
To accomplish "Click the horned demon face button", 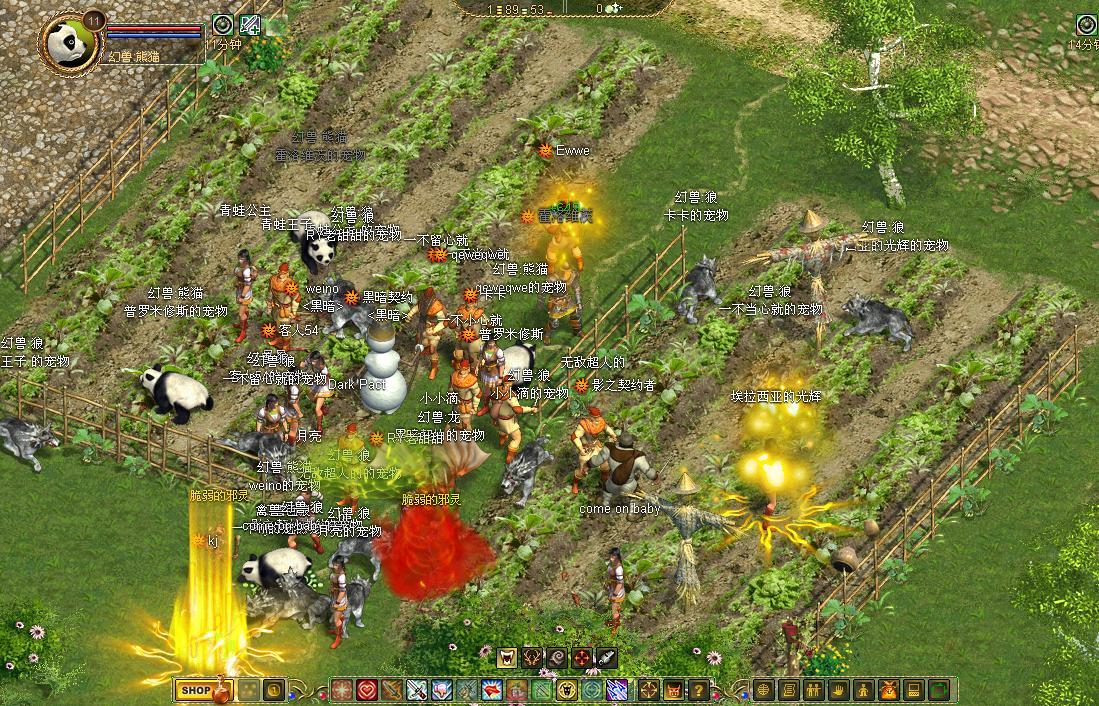I will point(674,690).
